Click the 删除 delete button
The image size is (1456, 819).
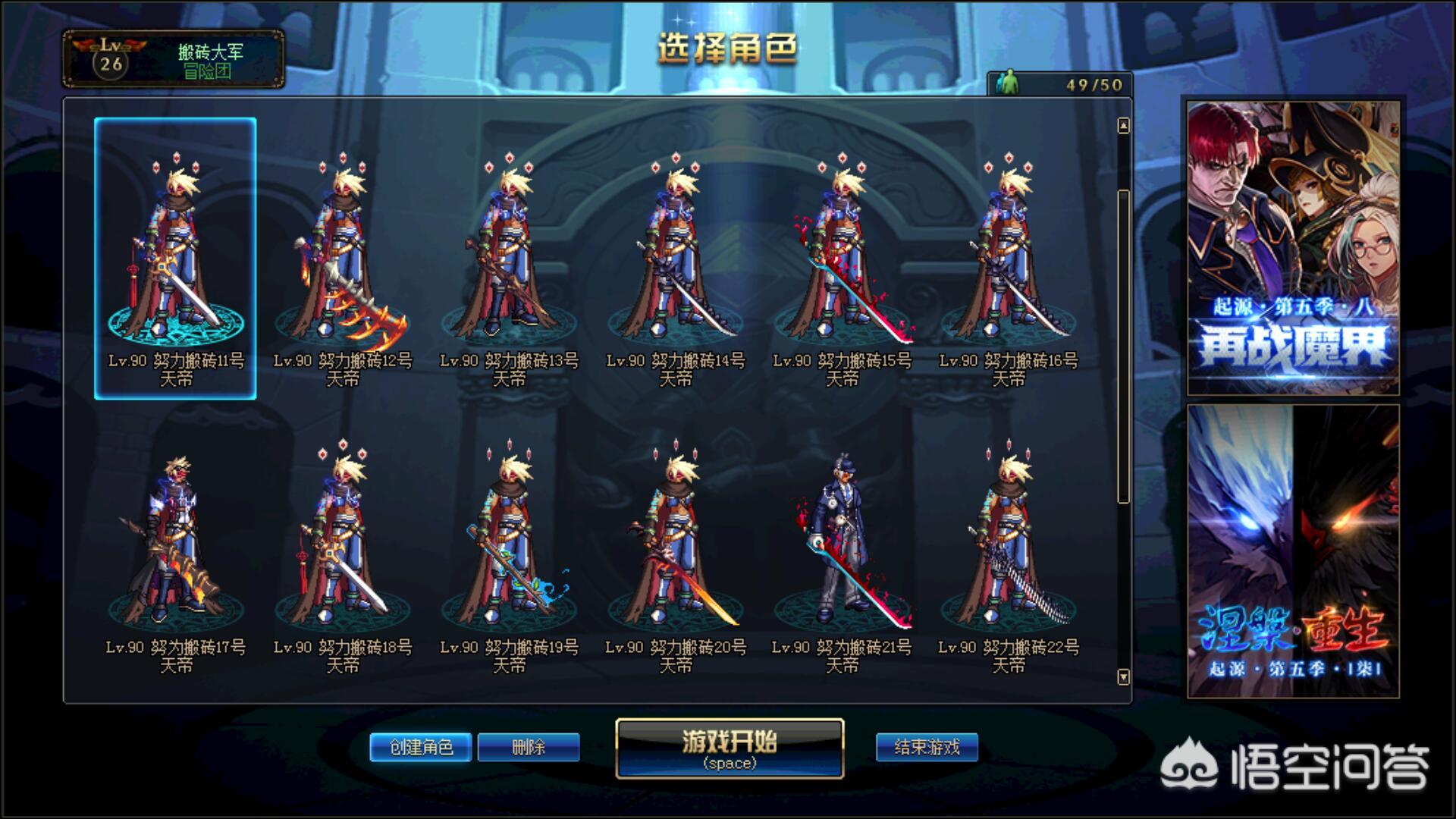pyautogui.click(x=529, y=747)
